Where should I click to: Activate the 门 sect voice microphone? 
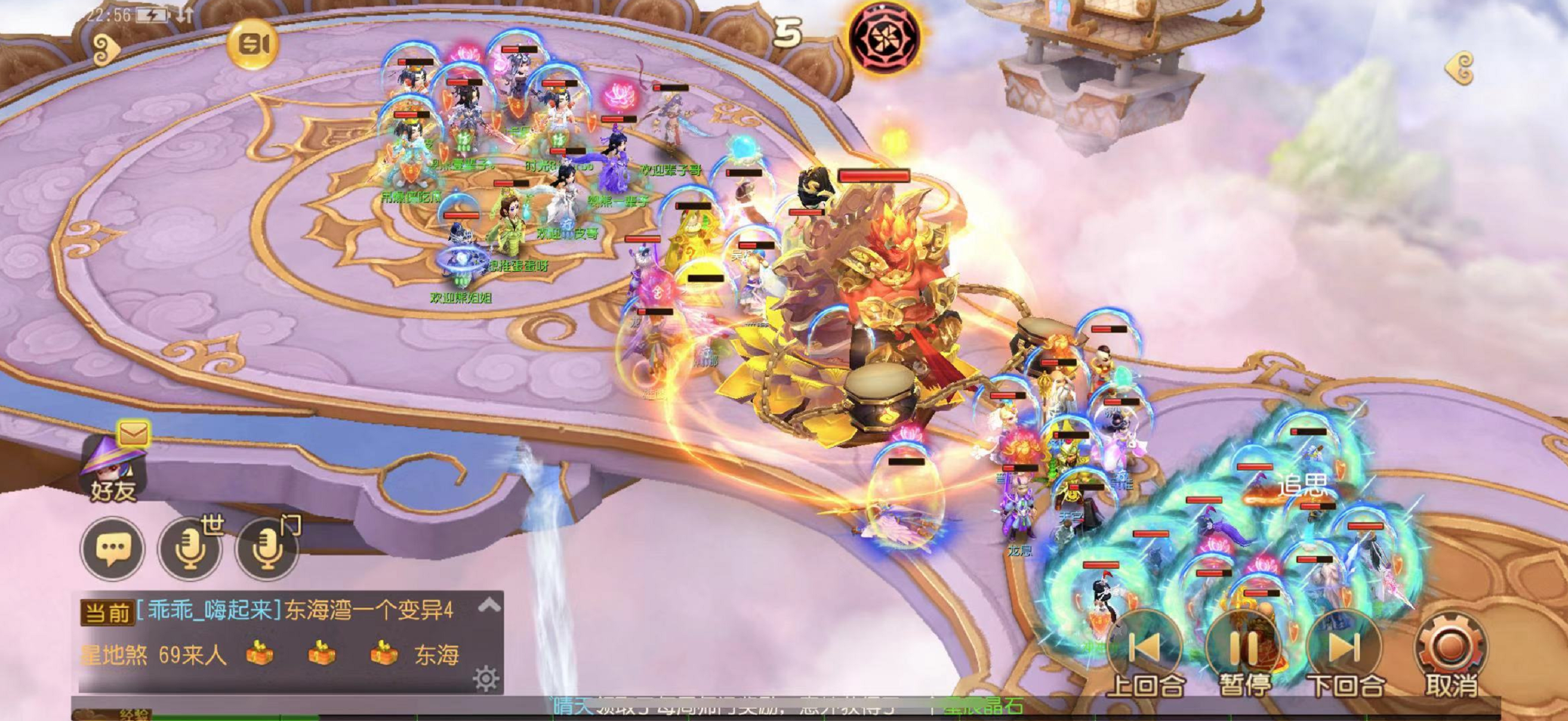pos(268,548)
